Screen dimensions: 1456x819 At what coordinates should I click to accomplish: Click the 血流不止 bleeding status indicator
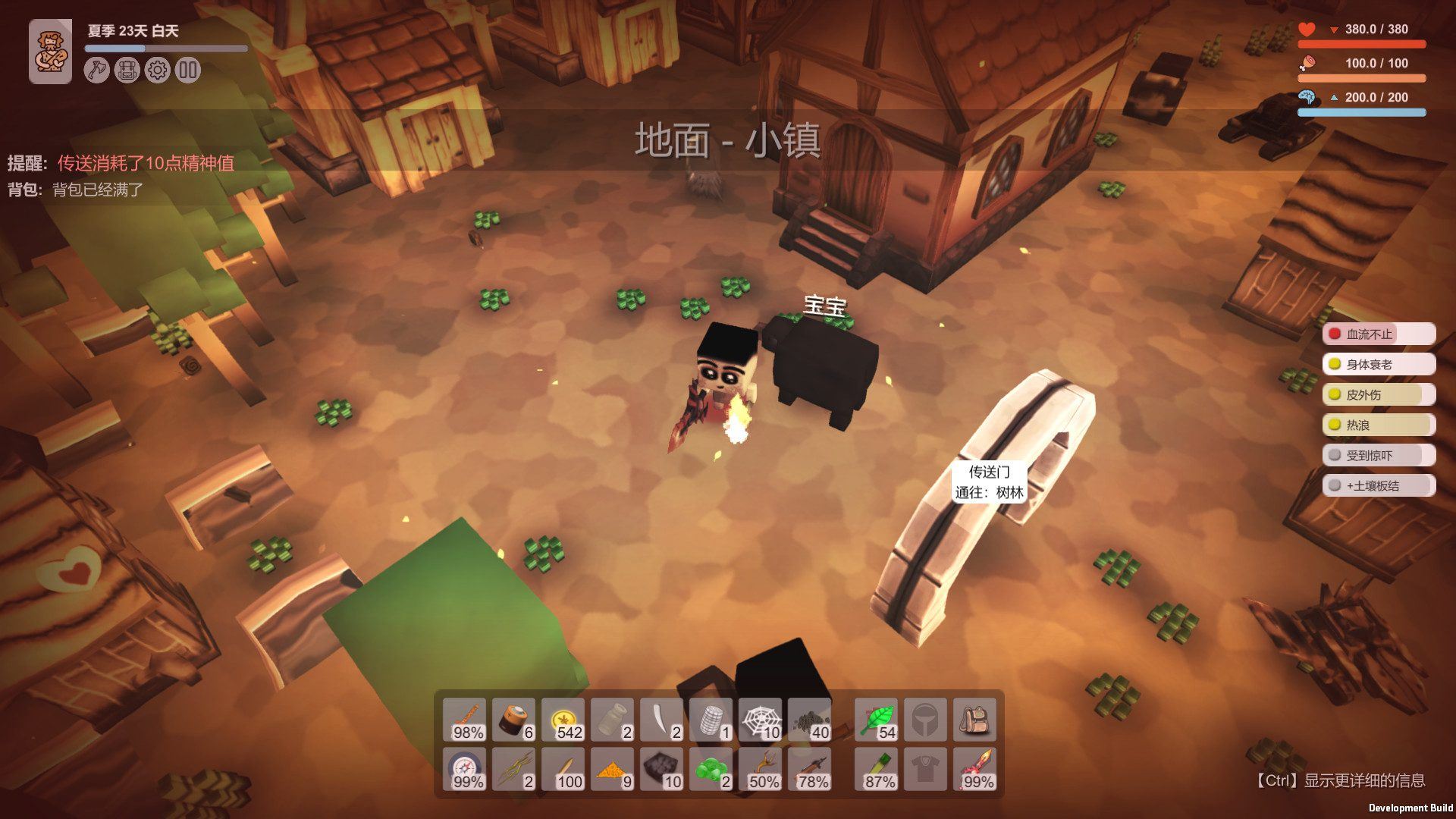[1378, 334]
